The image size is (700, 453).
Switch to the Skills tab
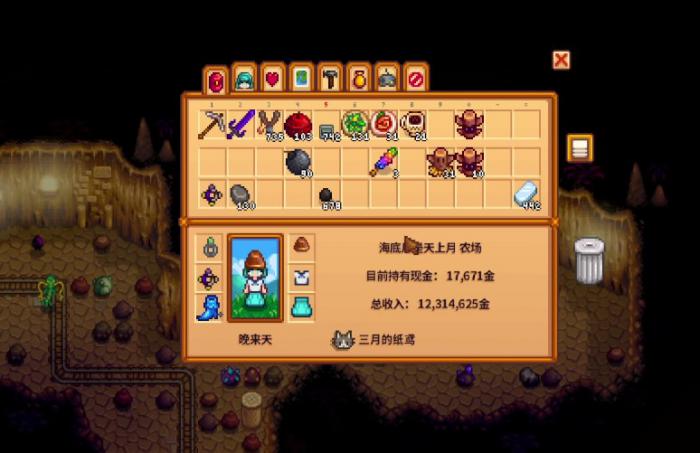coord(243,78)
